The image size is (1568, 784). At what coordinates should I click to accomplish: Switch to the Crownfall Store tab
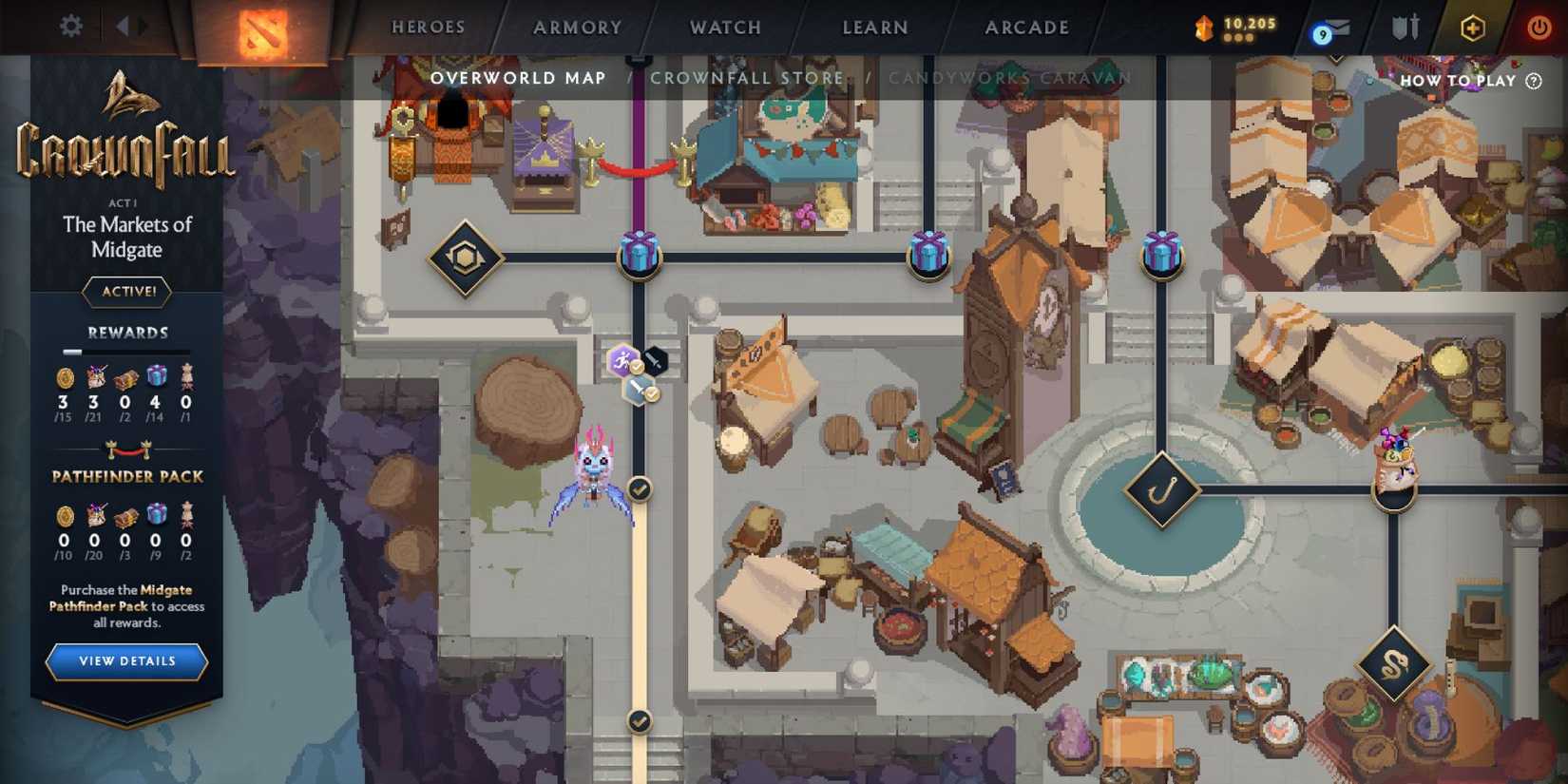(747, 78)
